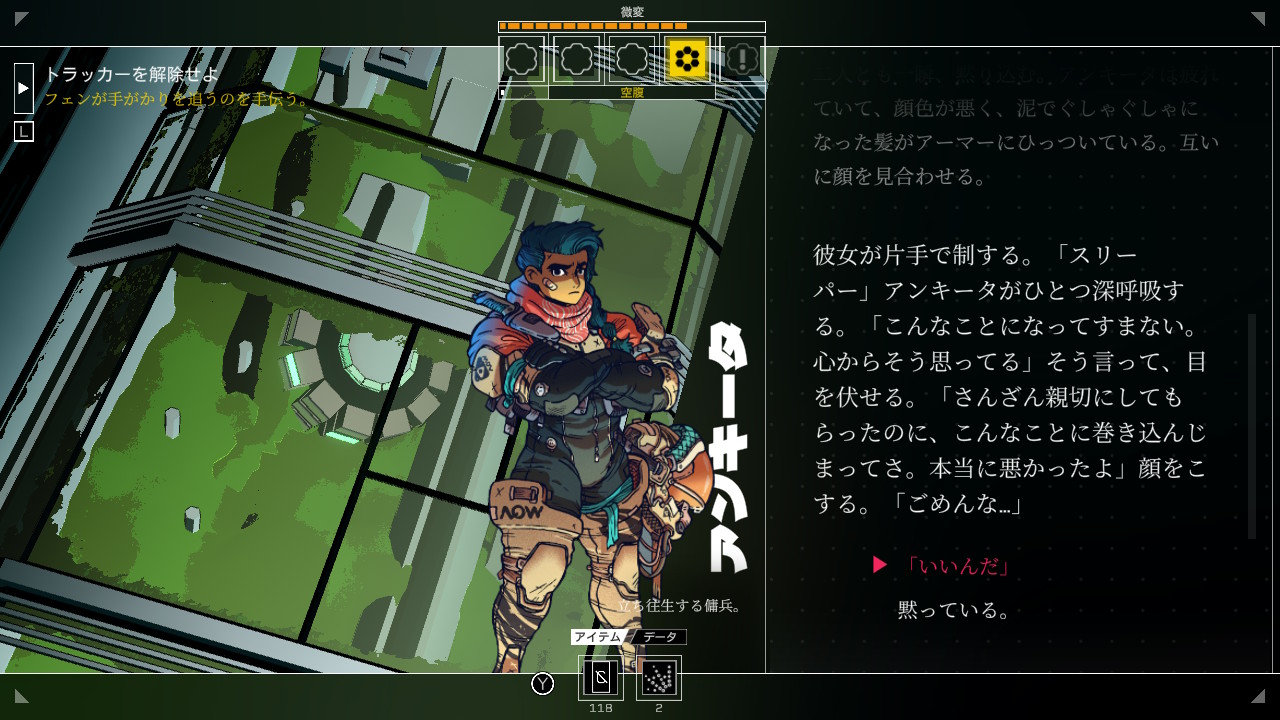This screenshot has height=720, width=1280.
Task: Select the scattered dots item slot with 2
Action: point(659,678)
